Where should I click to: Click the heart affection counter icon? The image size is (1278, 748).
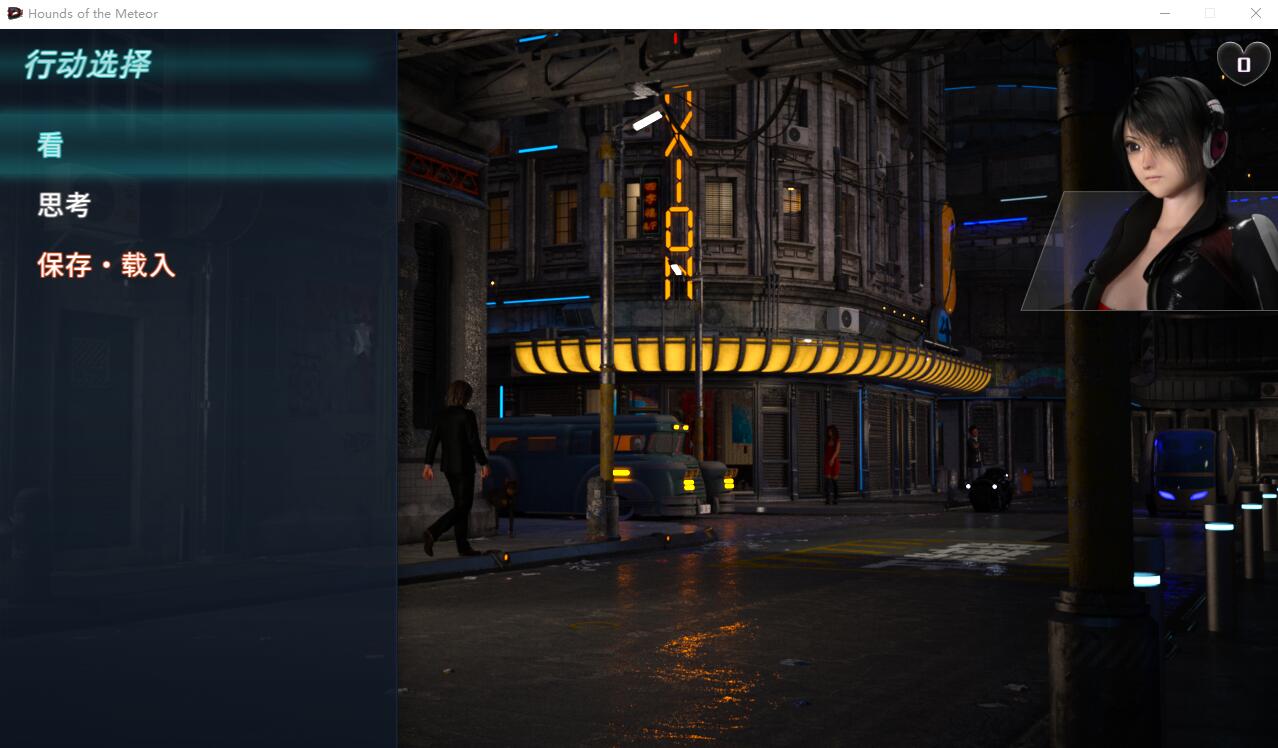1243,64
